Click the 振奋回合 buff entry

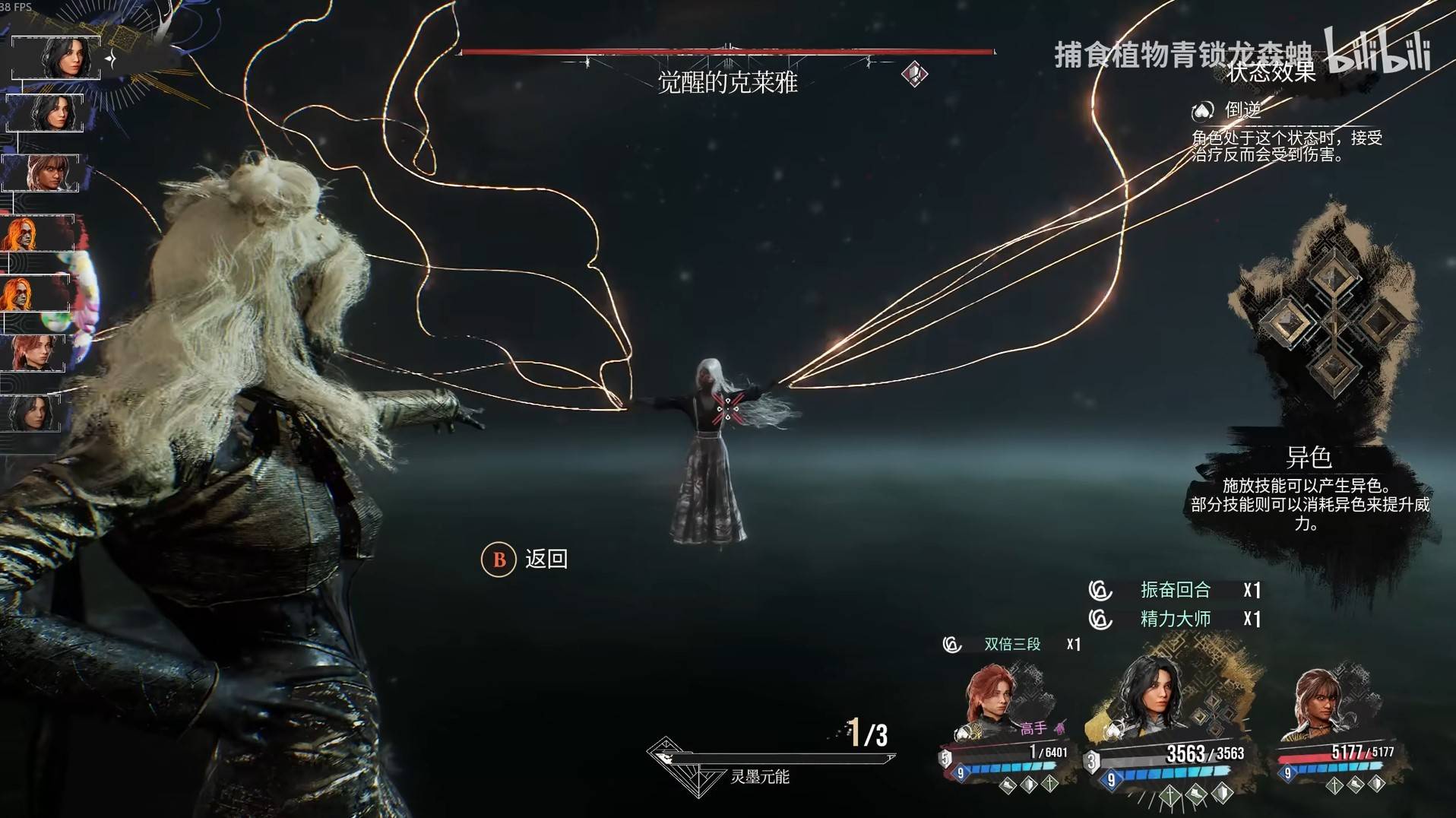(1175, 590)
